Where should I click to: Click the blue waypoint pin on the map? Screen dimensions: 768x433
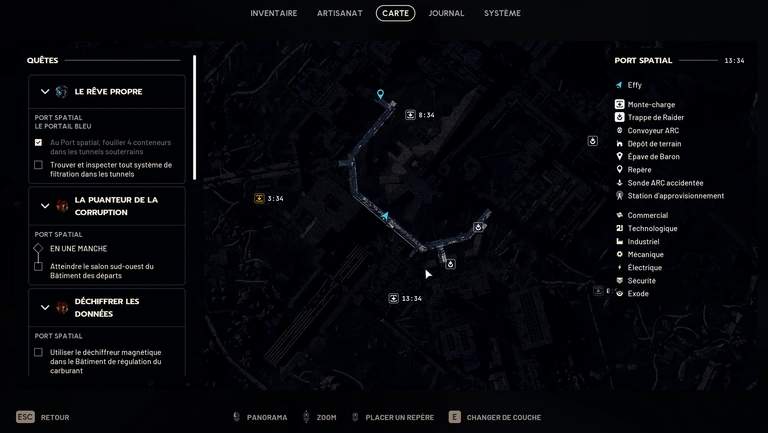(380, 95)
